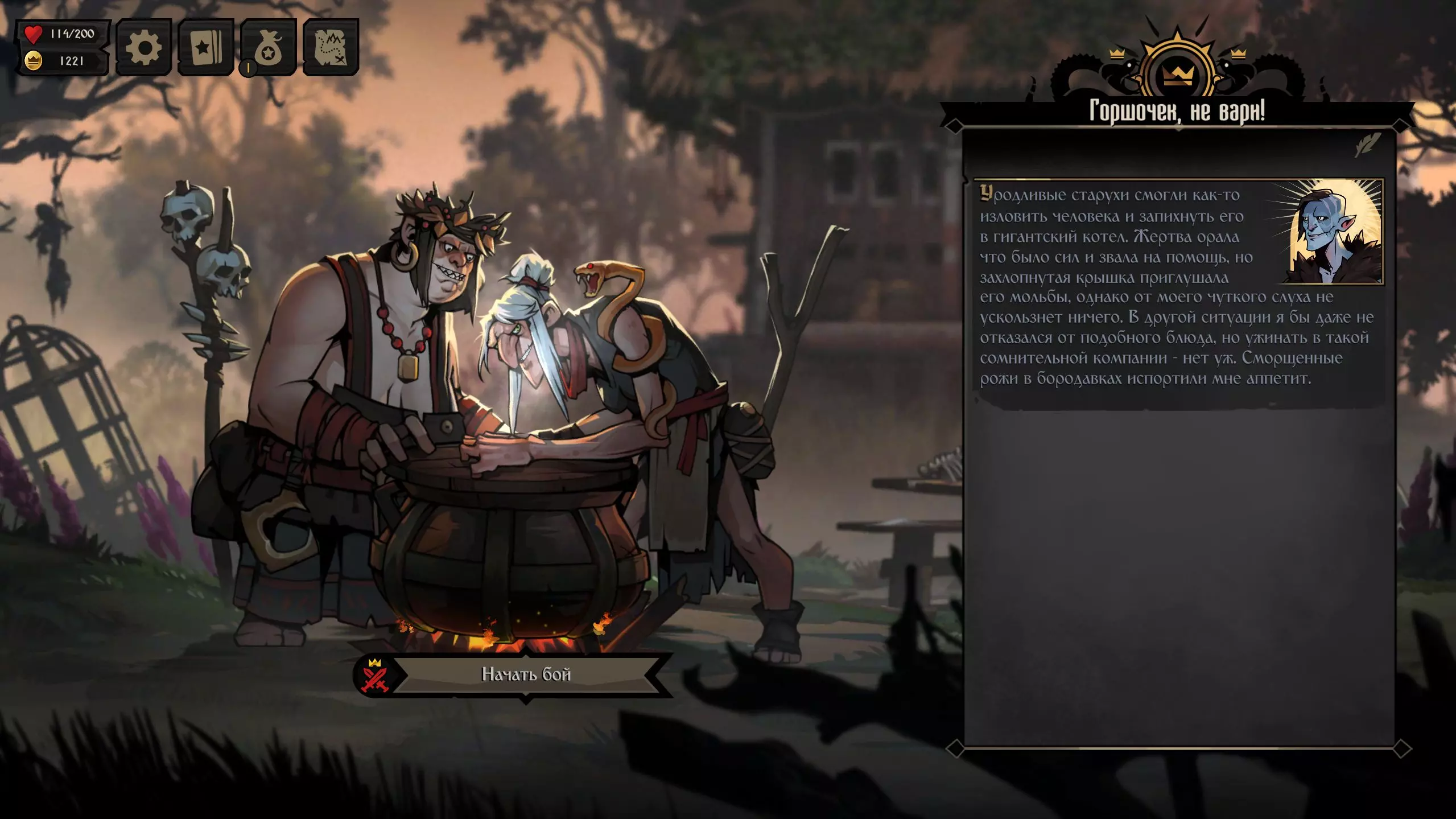Show the treasure map
This screenshot has width=1456, height=819.
coord(331,47)
